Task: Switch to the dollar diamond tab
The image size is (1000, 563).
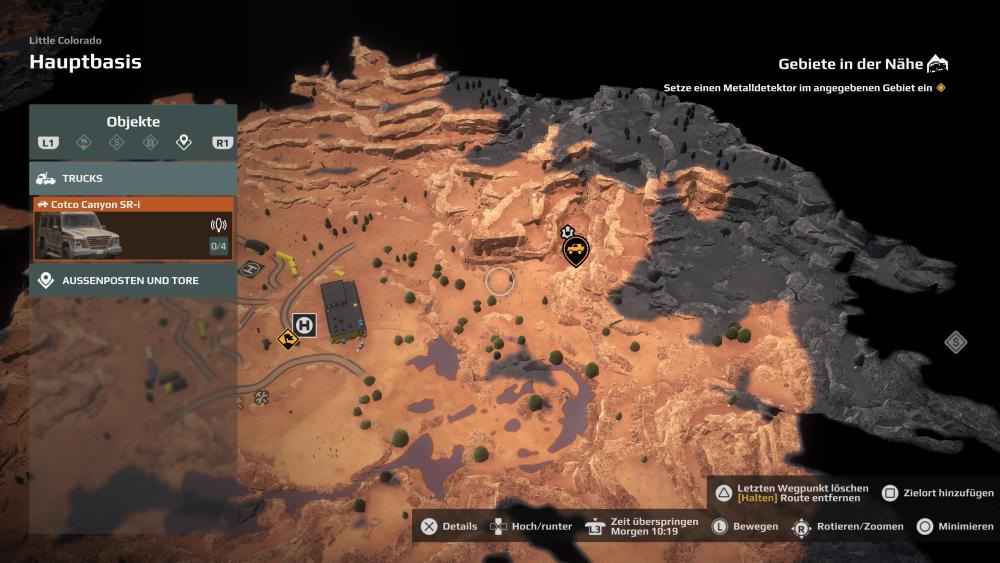Action: click(117, 143)
